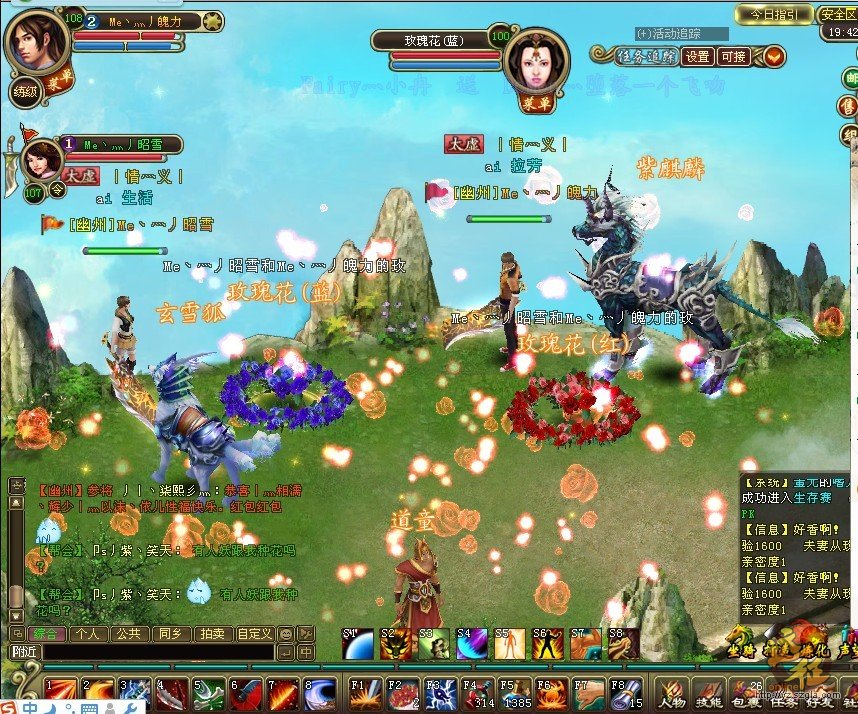Switch to the 个人 chat tab
858x714 pixels.
[x=87, y=633]
